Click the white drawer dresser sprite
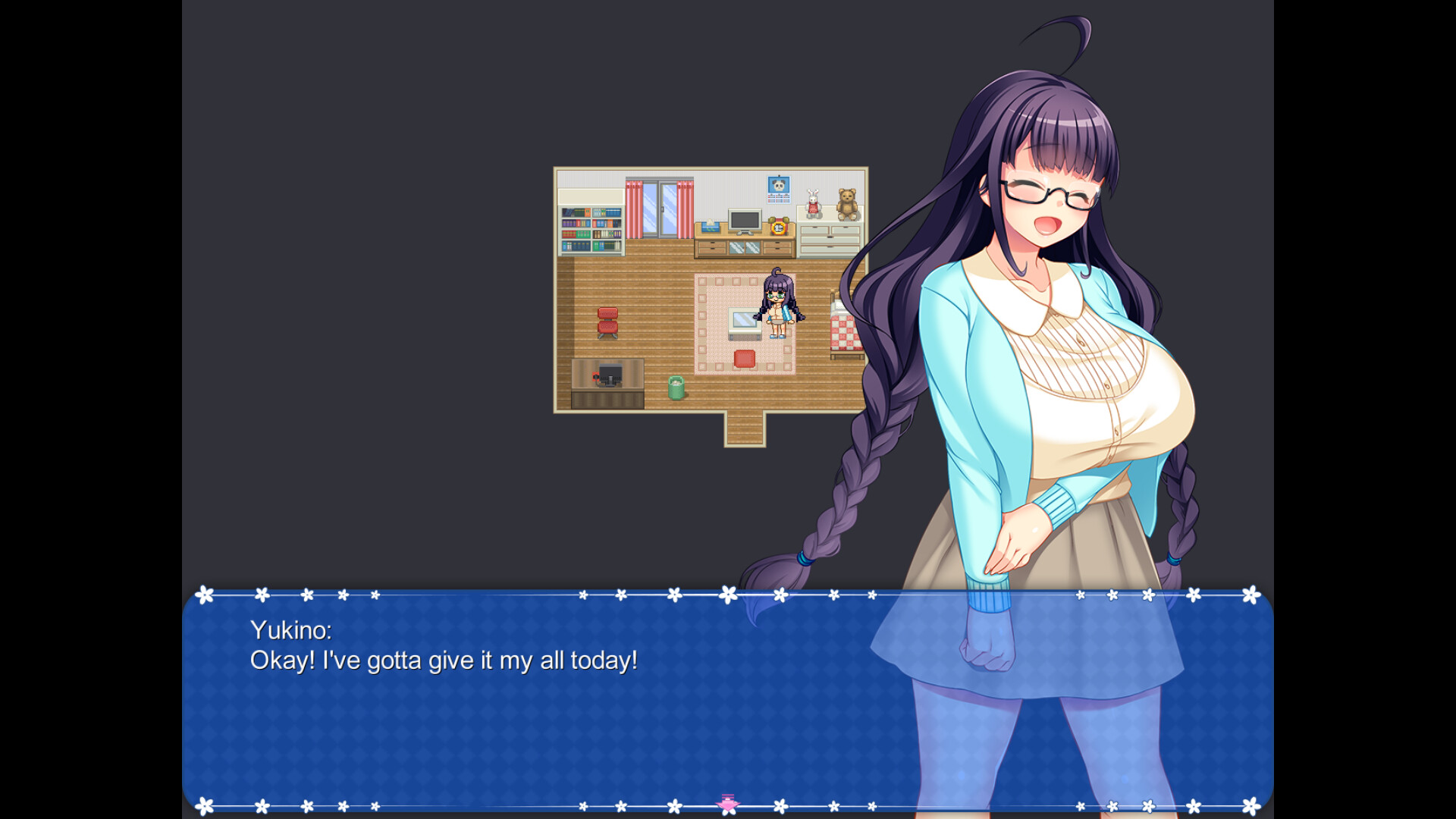 829,237
